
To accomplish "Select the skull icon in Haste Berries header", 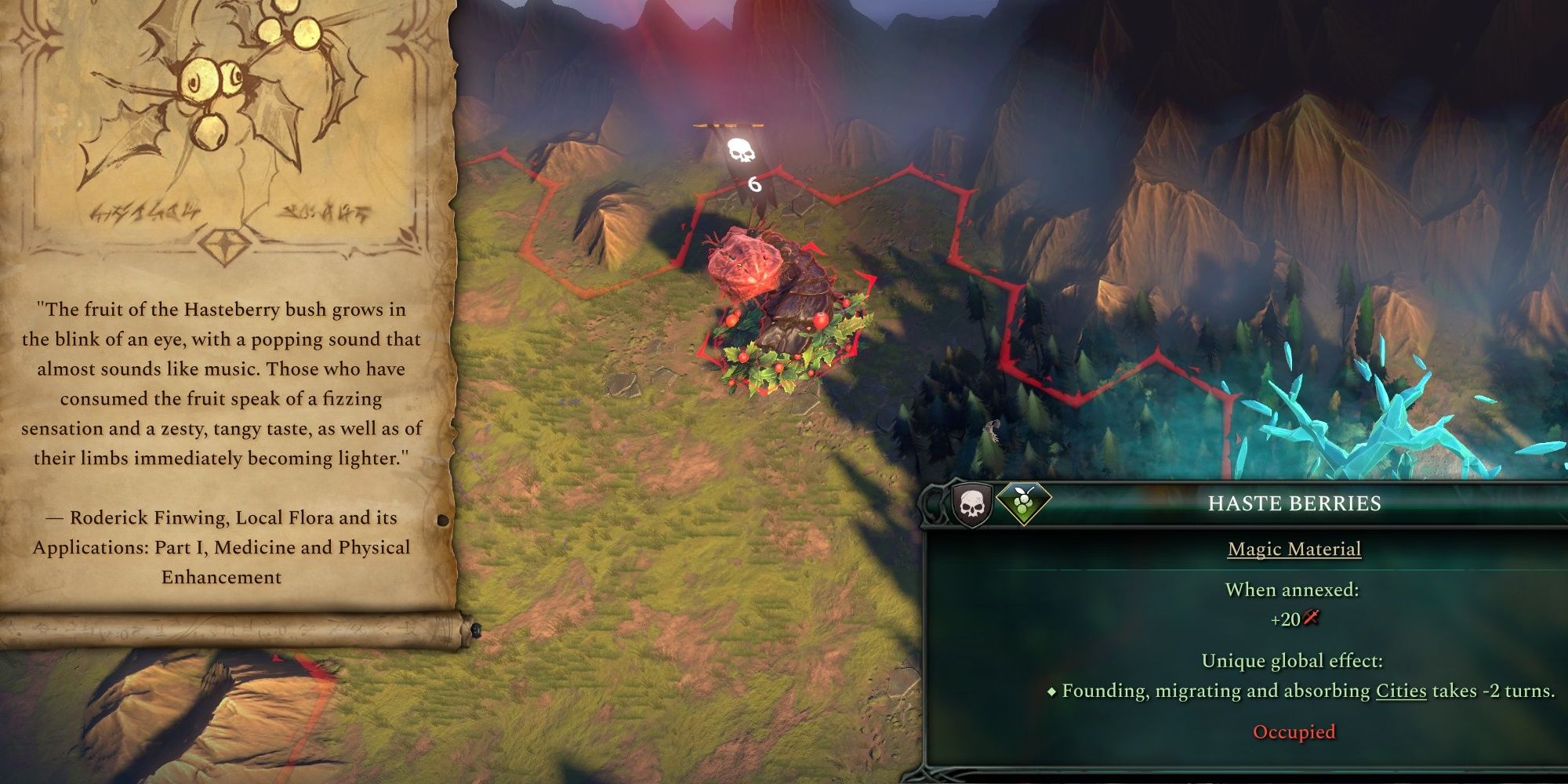I will pos(971,504).
